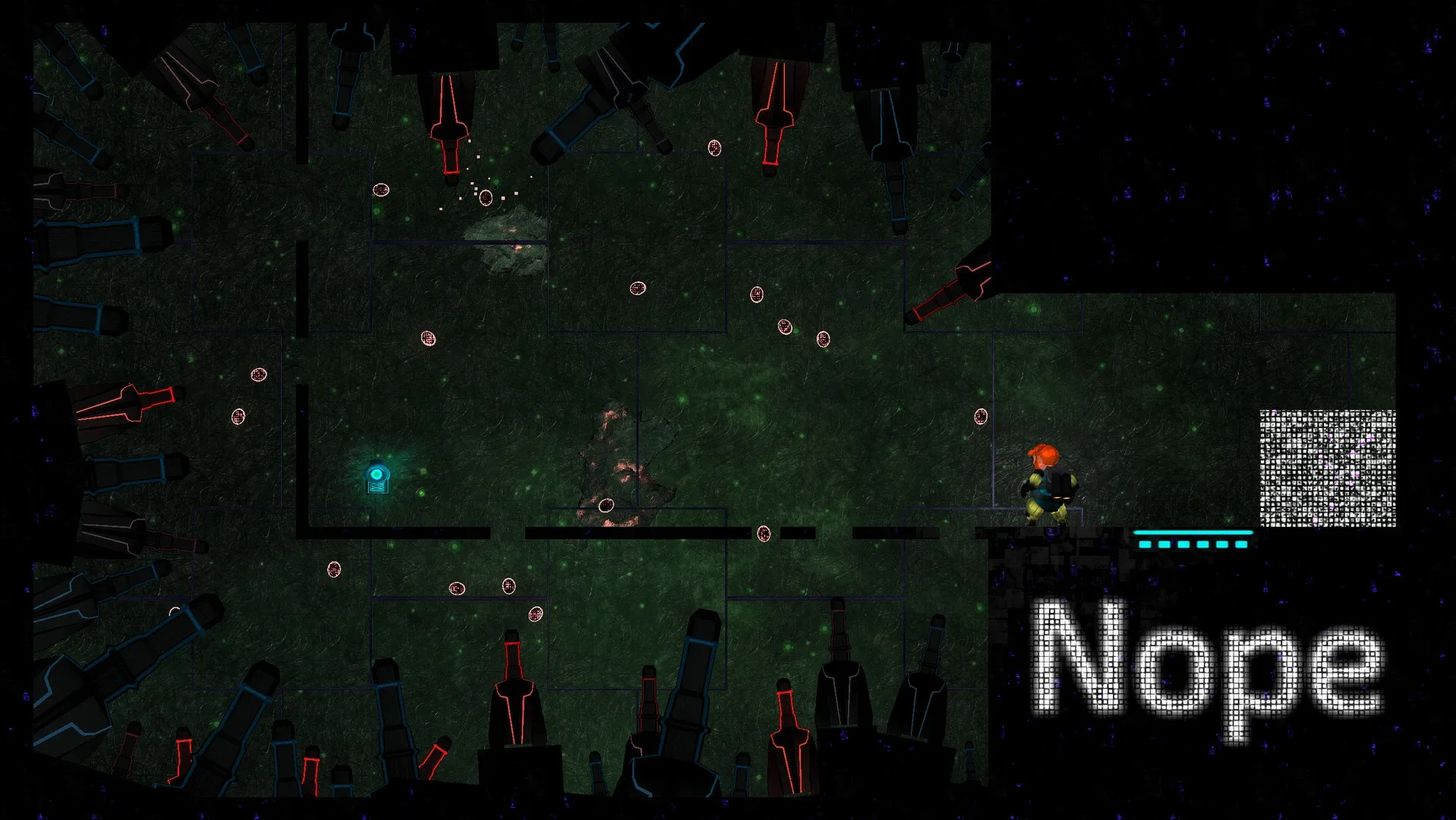This screenshot has width=1456, height=820.
Task: Click the white egg marker near the turret platform
Action: click(334, 568)
